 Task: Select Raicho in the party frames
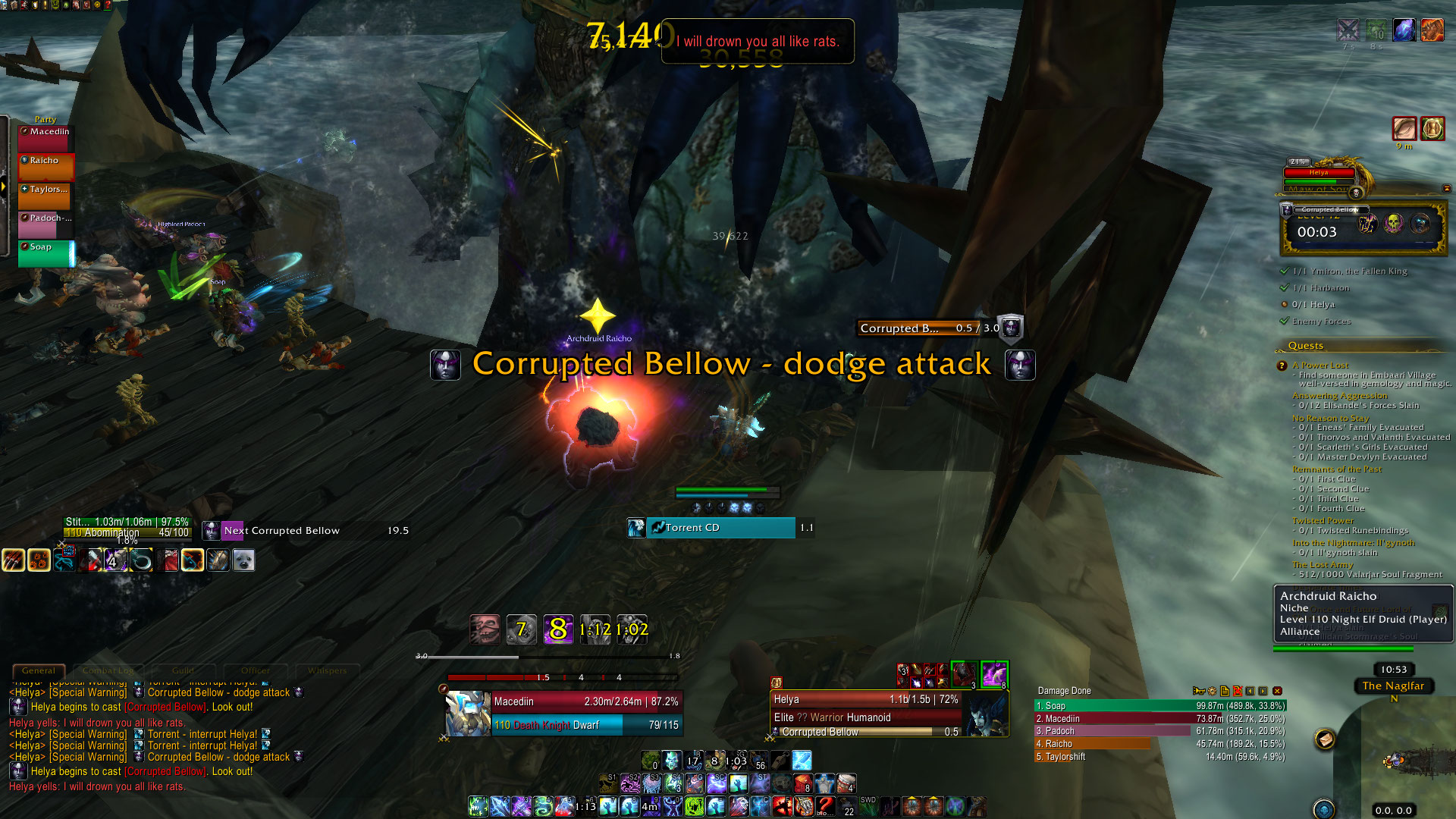pyautogui.click(x=46, y=167)
